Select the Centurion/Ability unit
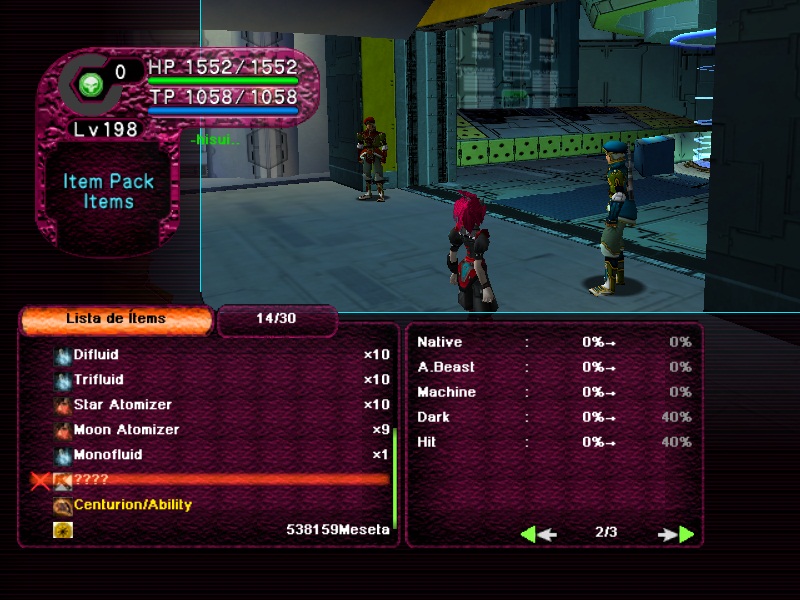The width and height of the screenshot is (800, 600). [x=132, y=505]
